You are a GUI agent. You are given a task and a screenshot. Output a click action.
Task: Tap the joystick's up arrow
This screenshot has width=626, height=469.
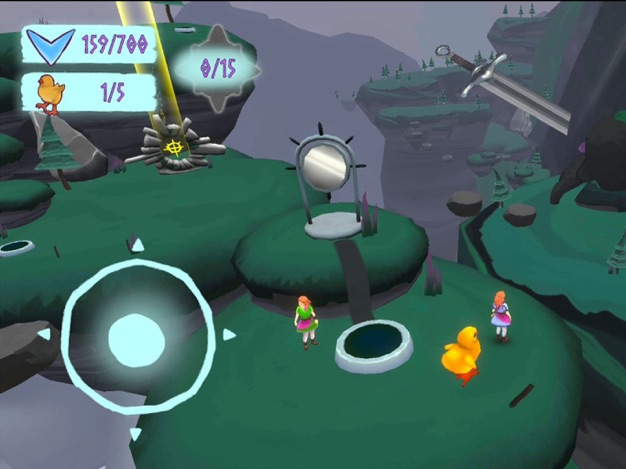[138, 245]
